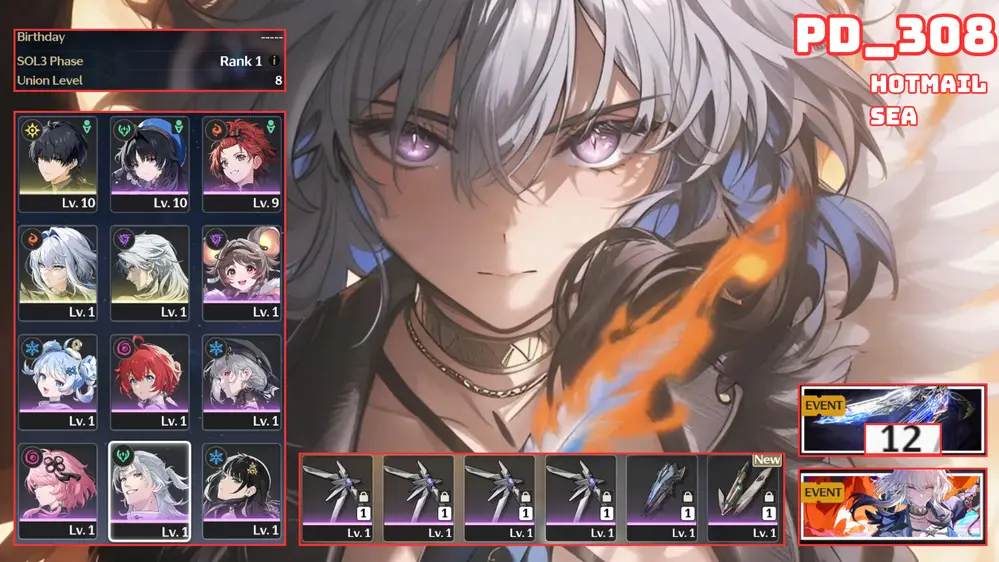Choose the blue-haired girl with ice element
This screenshot has width=999, height=562.
pos(59,381)
